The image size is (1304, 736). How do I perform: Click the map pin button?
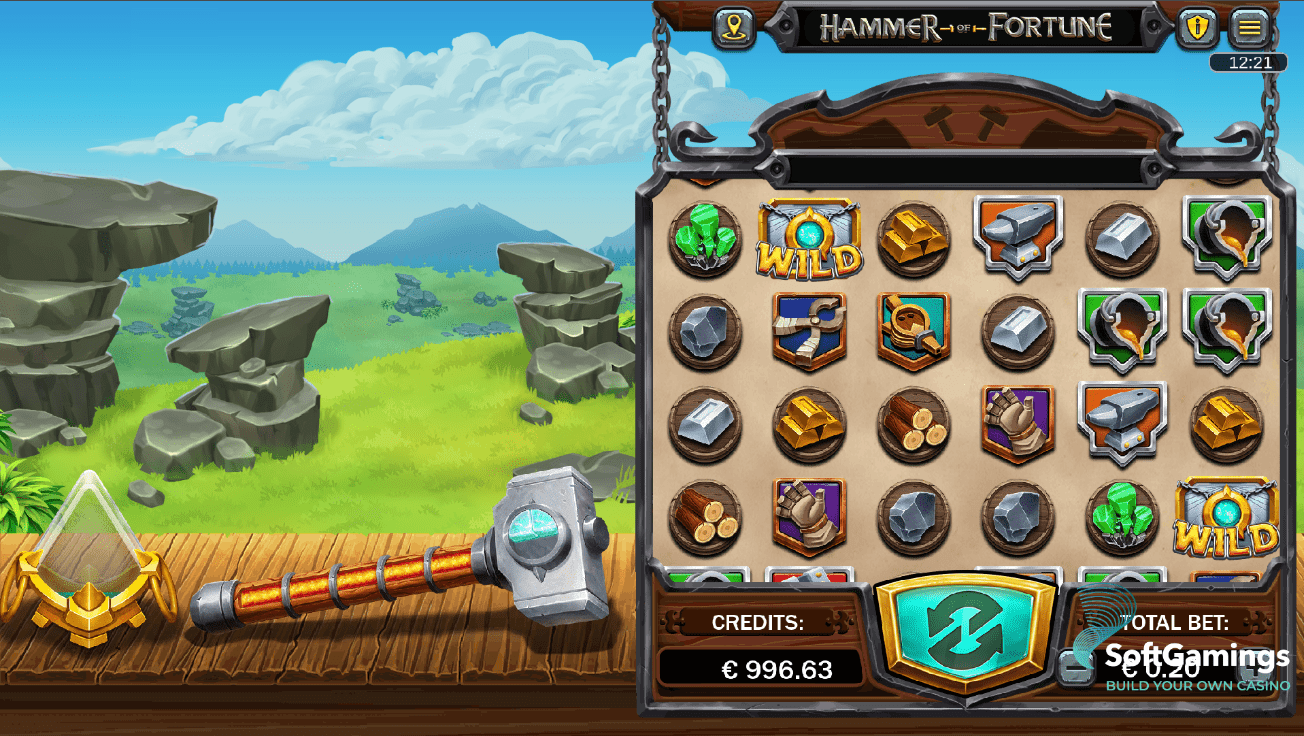tap(734, 28)
